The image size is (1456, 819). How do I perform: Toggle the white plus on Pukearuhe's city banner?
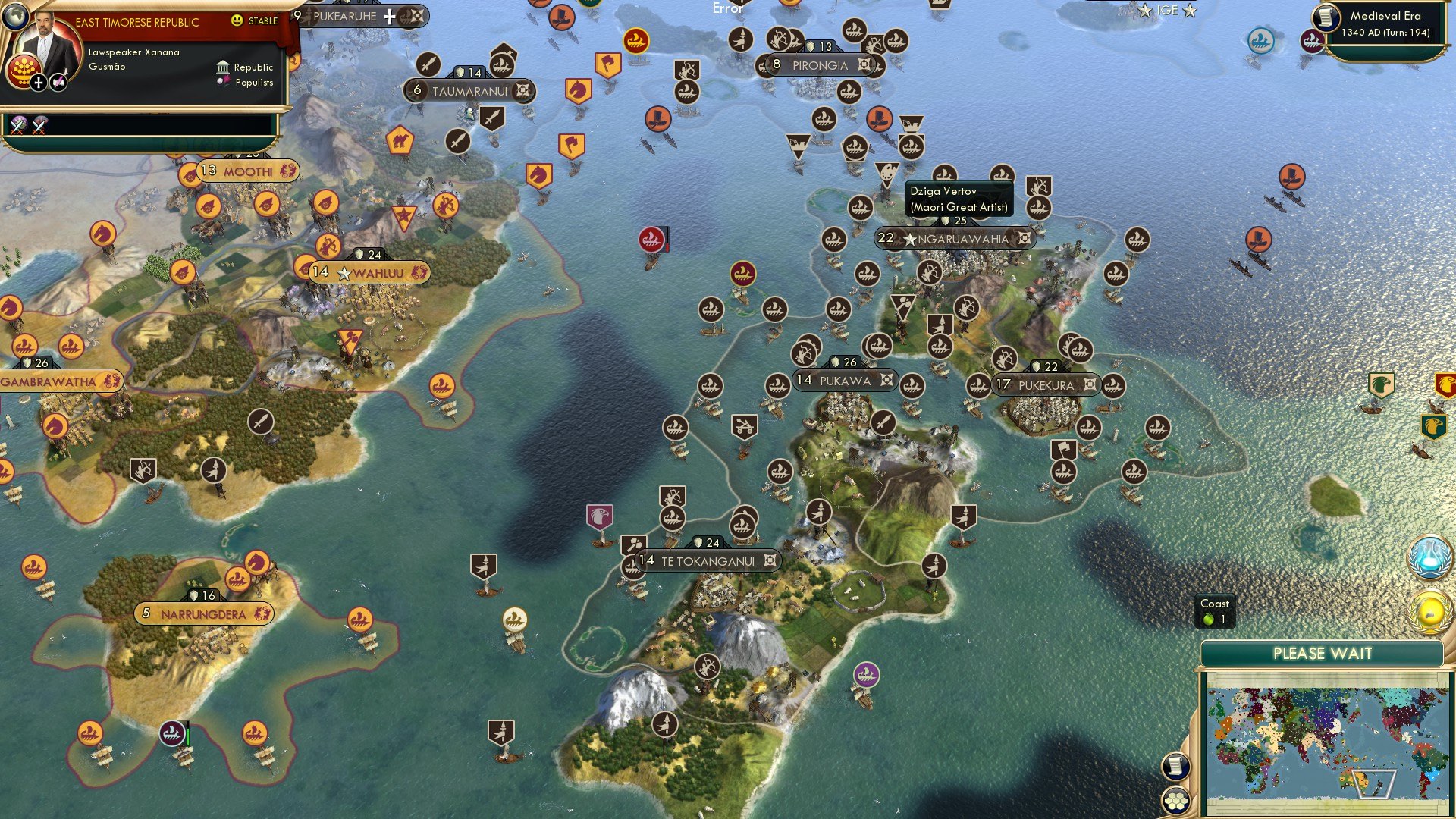(387, 15)
